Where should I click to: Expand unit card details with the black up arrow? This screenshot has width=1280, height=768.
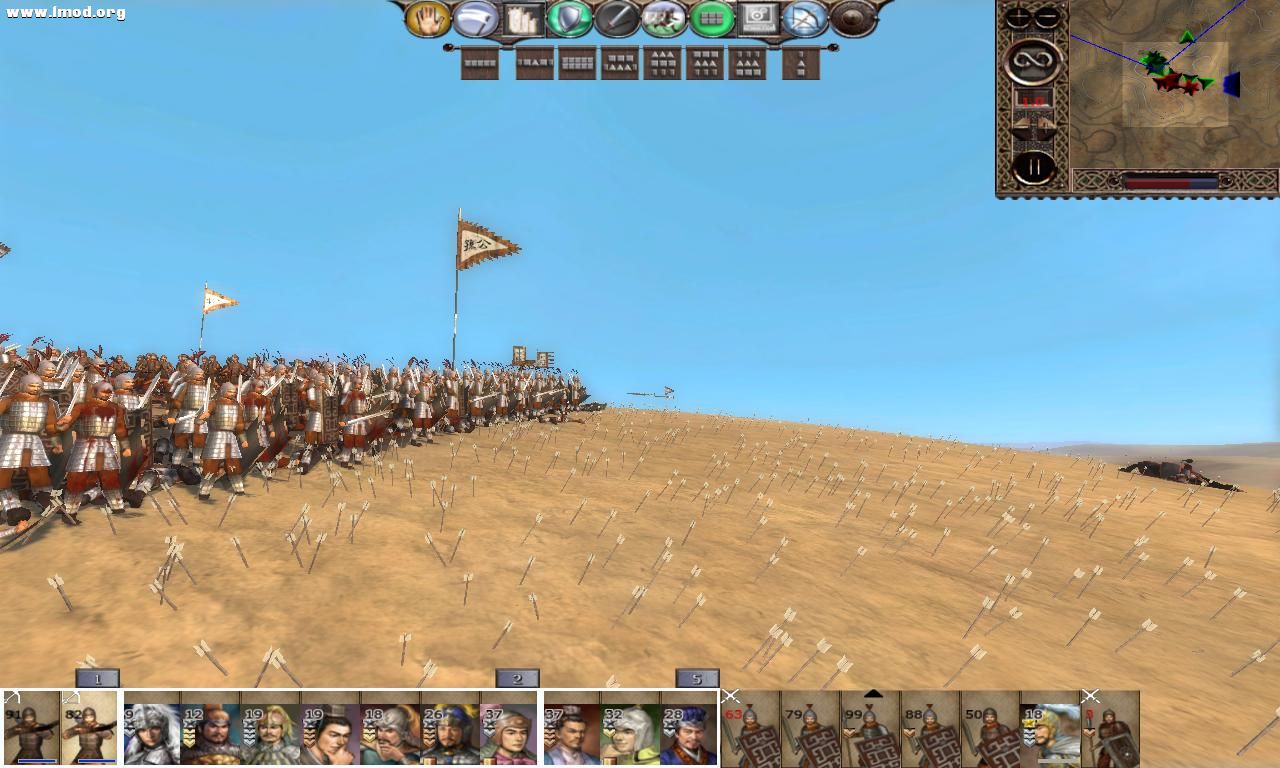(874, 693)
